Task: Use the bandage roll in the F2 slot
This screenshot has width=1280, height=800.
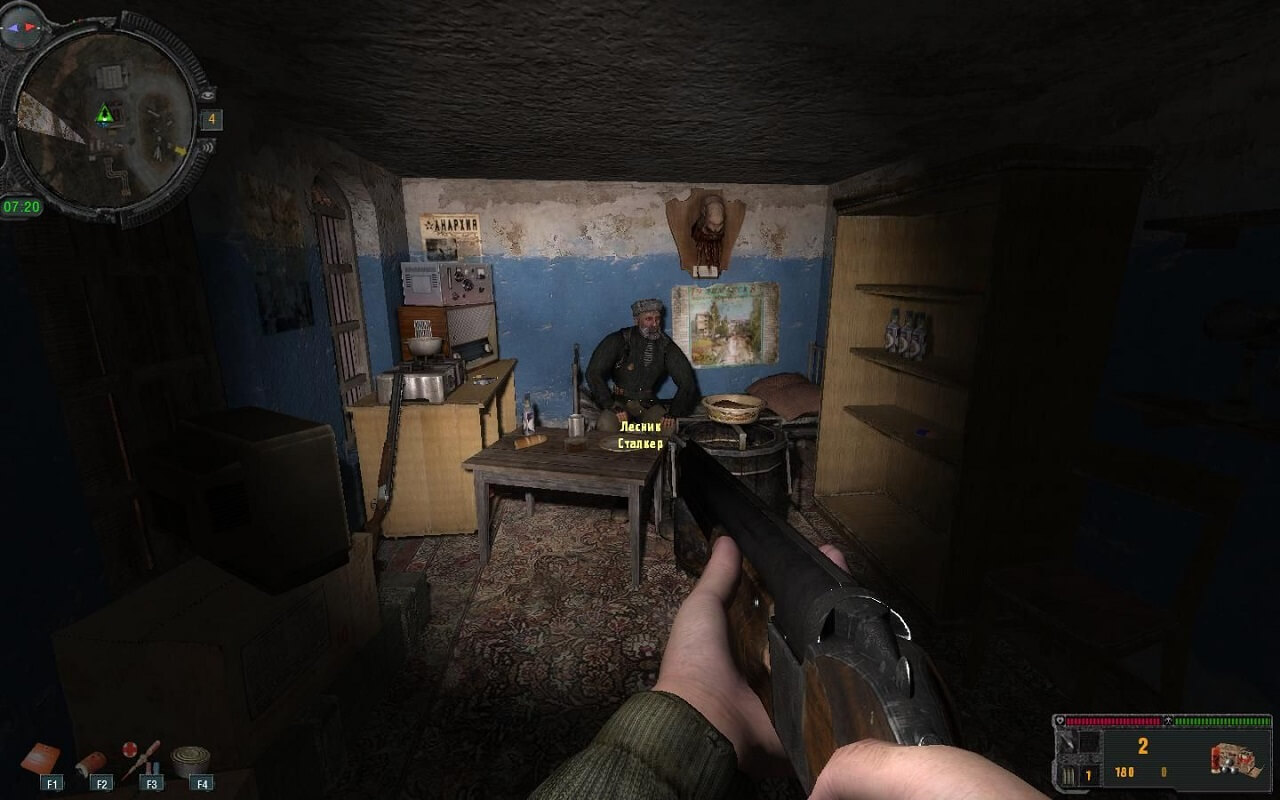Action: pyautogui.click(x=92, y=763)
